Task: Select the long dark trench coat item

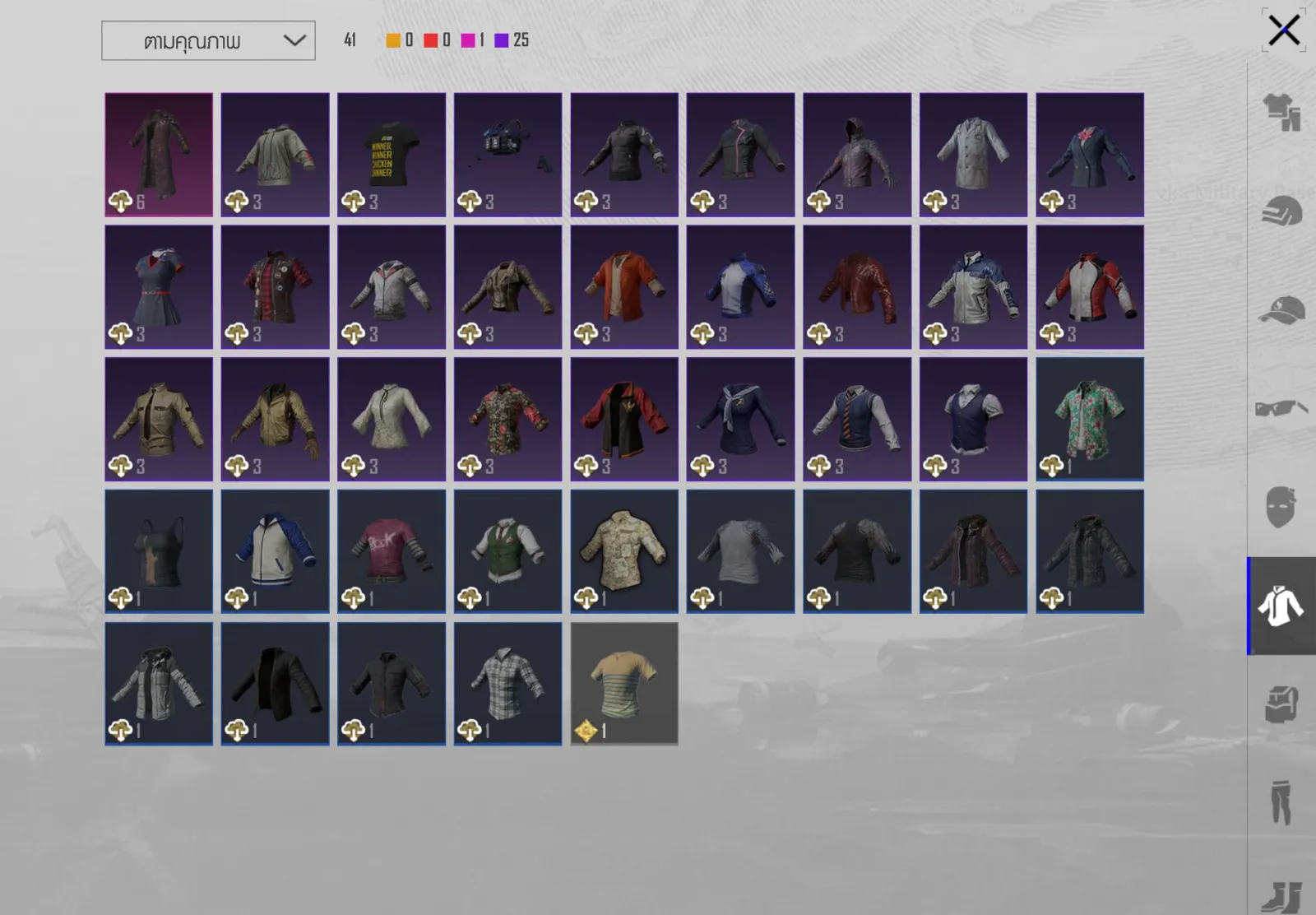Action: (159, 155)
